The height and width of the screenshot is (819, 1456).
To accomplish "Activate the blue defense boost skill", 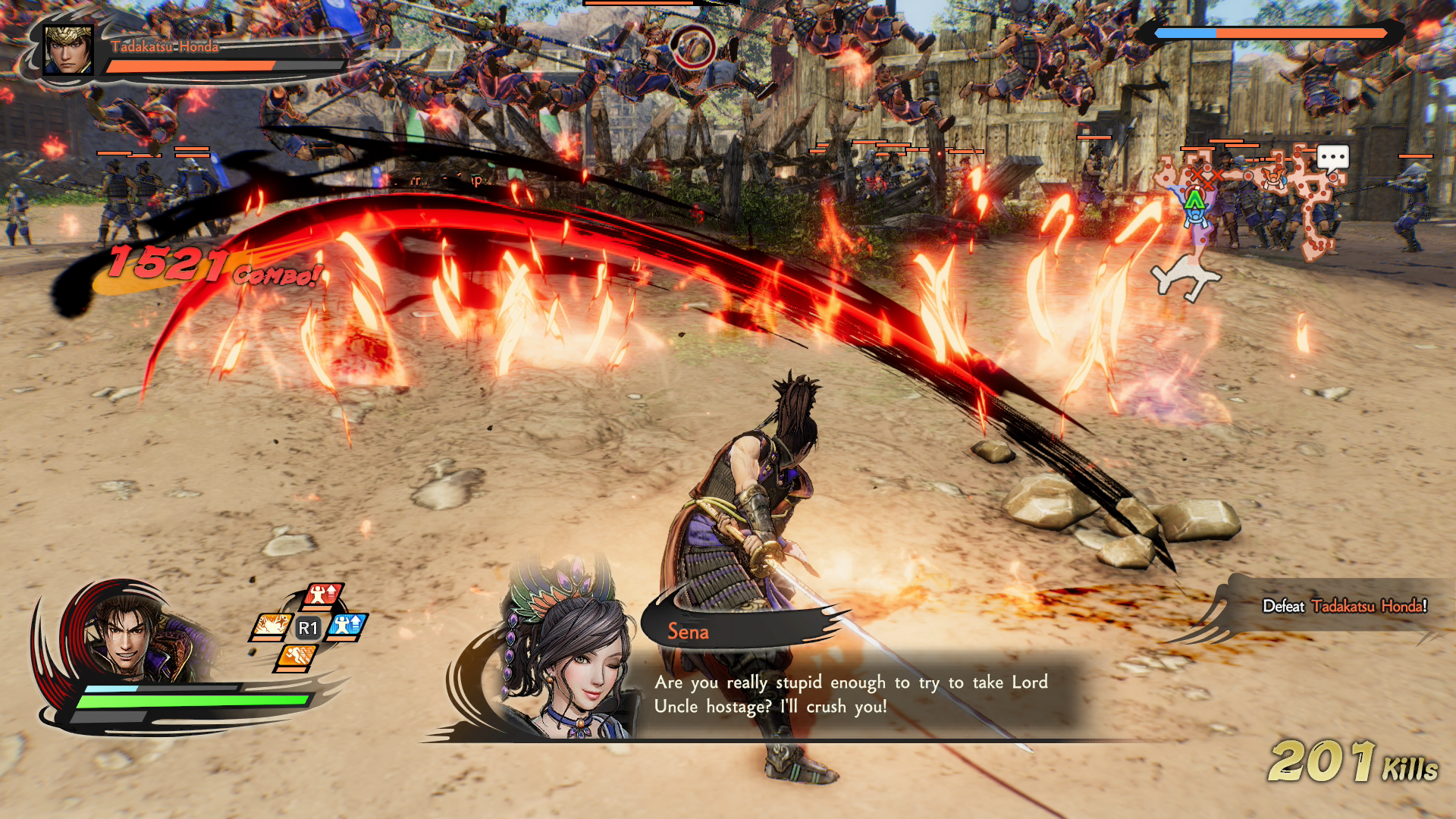I will pyautogui.click(x=348, y=626).
